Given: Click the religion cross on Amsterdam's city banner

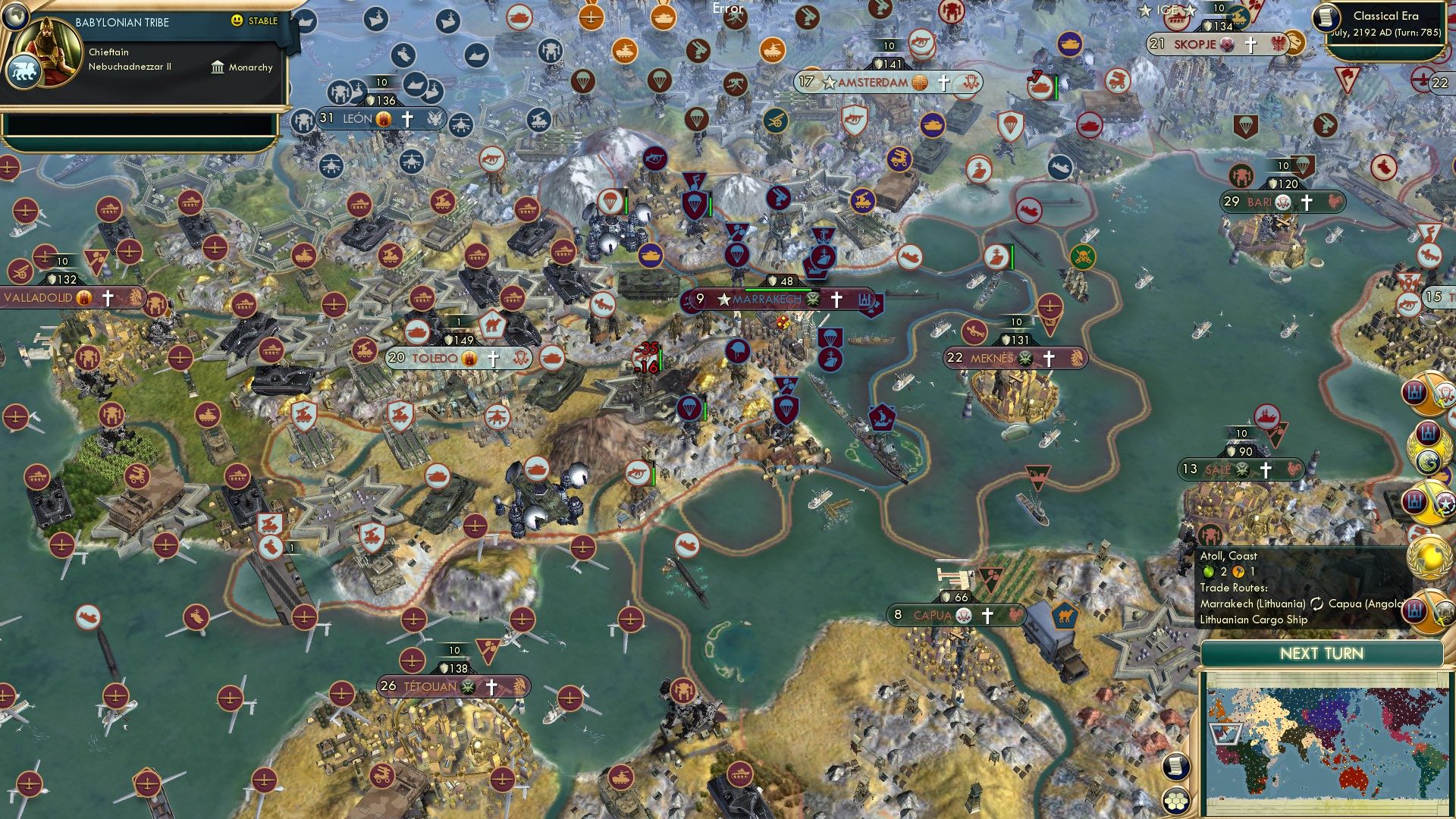Looking at the screenshot, I should 943,82.
